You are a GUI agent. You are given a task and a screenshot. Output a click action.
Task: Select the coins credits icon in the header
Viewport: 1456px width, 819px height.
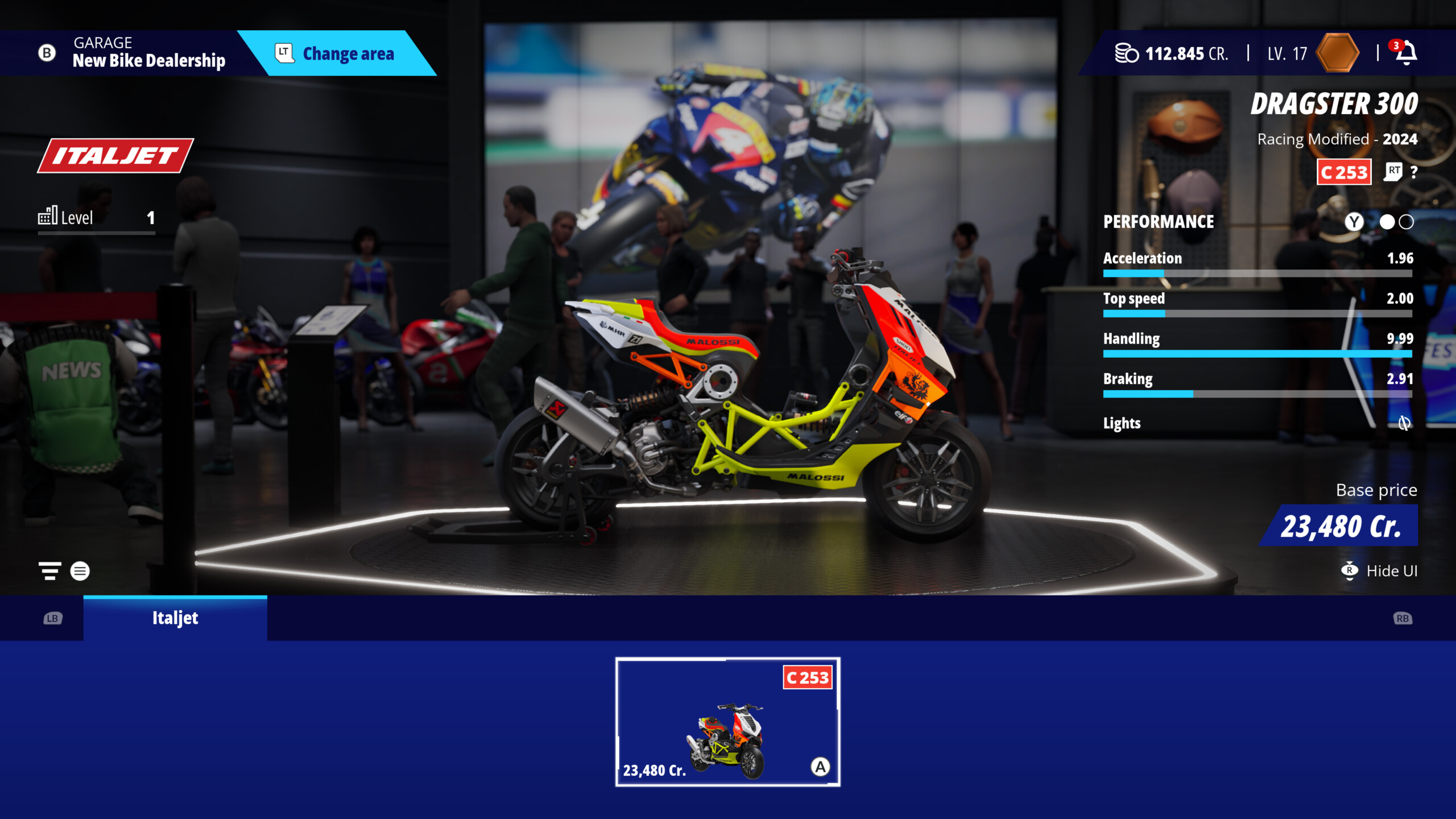point(1127,52)
